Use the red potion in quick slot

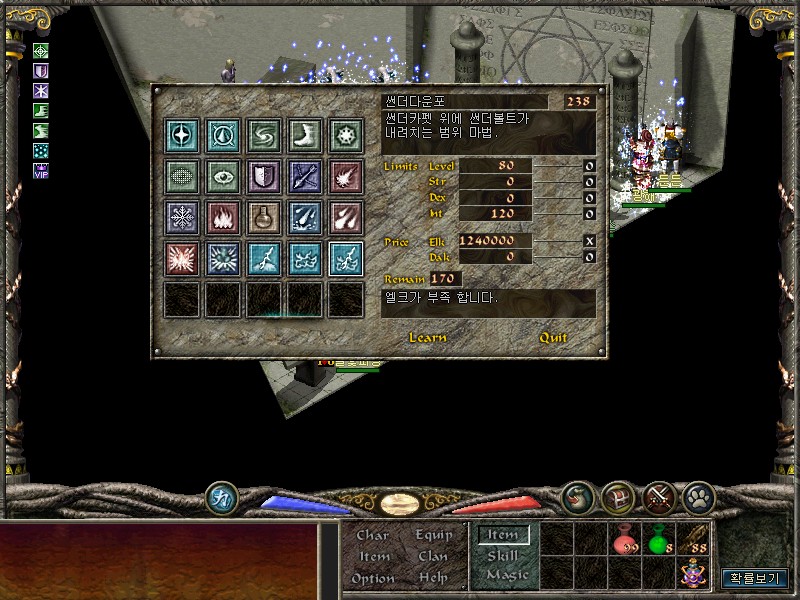click(x=627, y=539)
